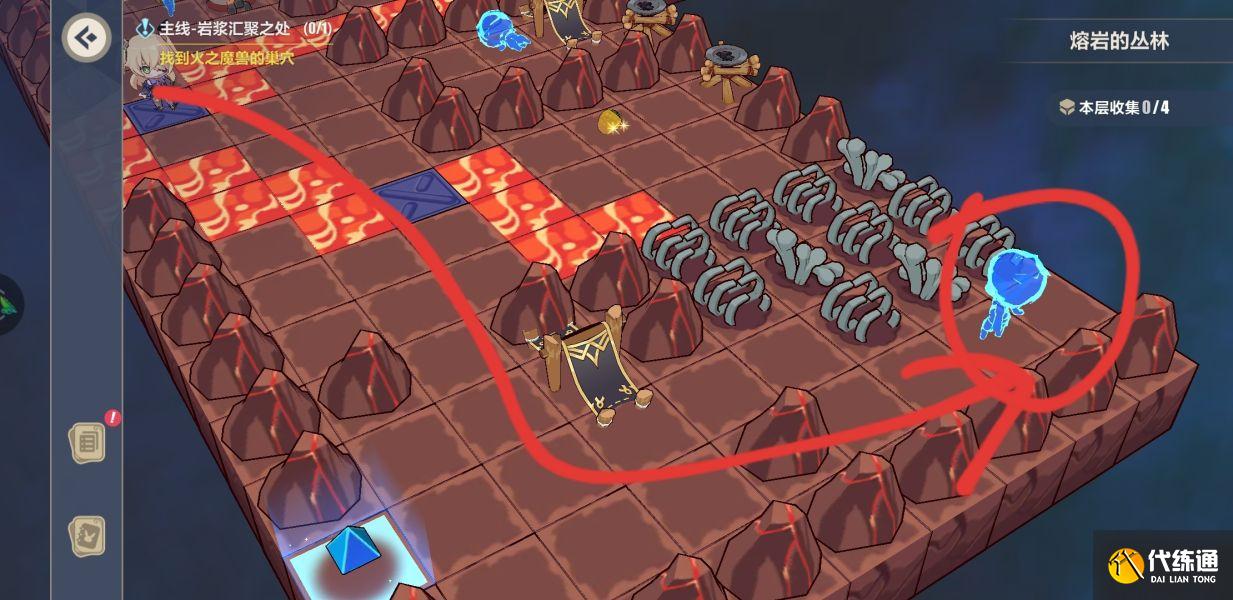
Task: Show the 本层收集 collection progress
Action: (1114, 107)
